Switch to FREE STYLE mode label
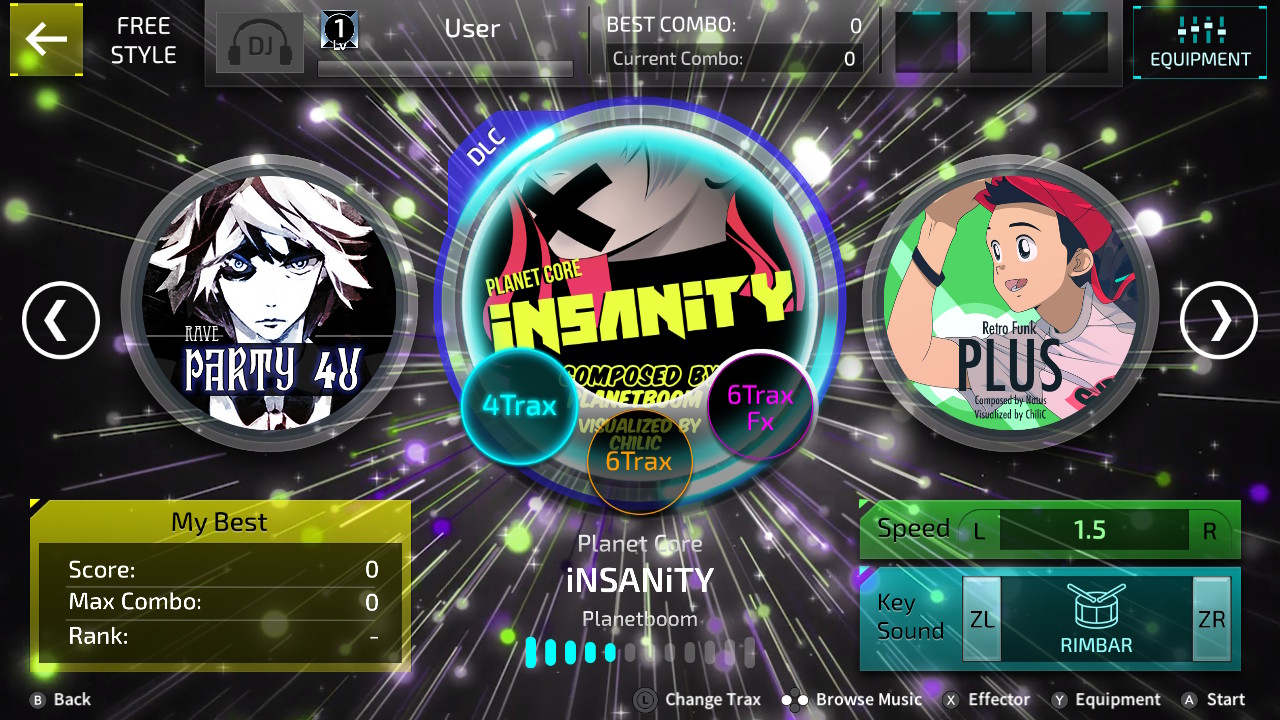1280x720 pixels. point(143,40)
